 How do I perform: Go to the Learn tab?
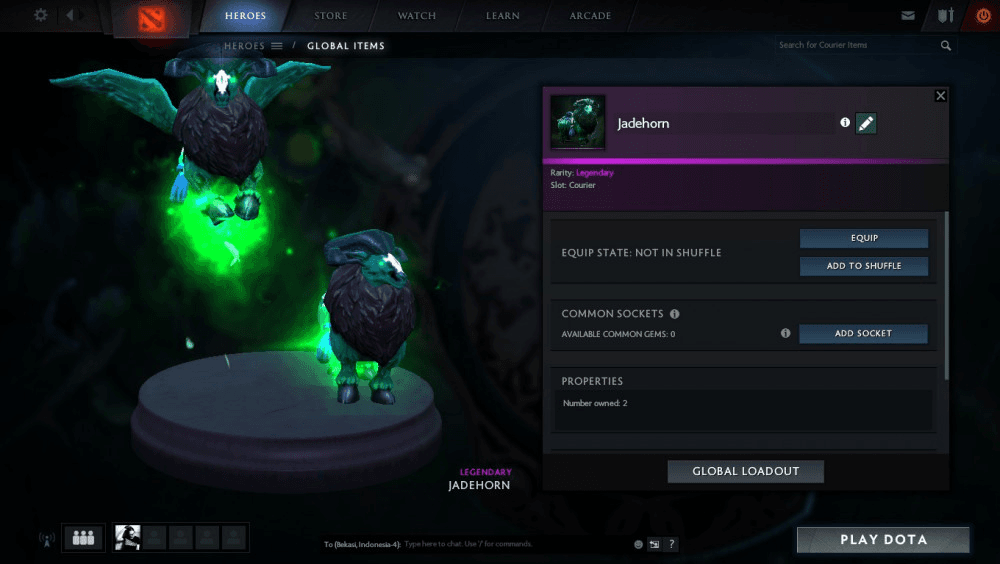pos(503,16)
